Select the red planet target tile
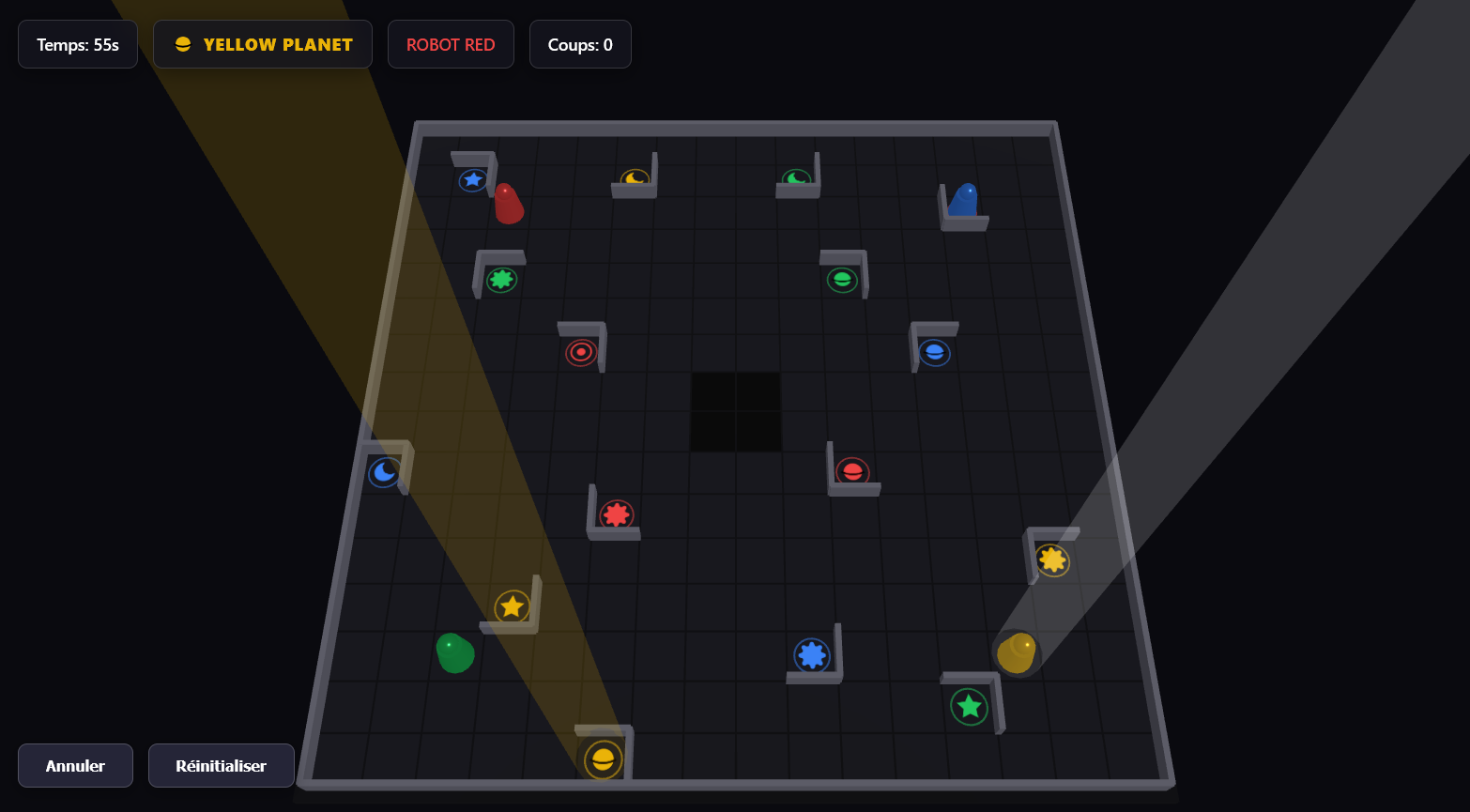Image resolution: width=1470 pixels, height=812 pixels. pyautogui.click(x=853, y=472)
